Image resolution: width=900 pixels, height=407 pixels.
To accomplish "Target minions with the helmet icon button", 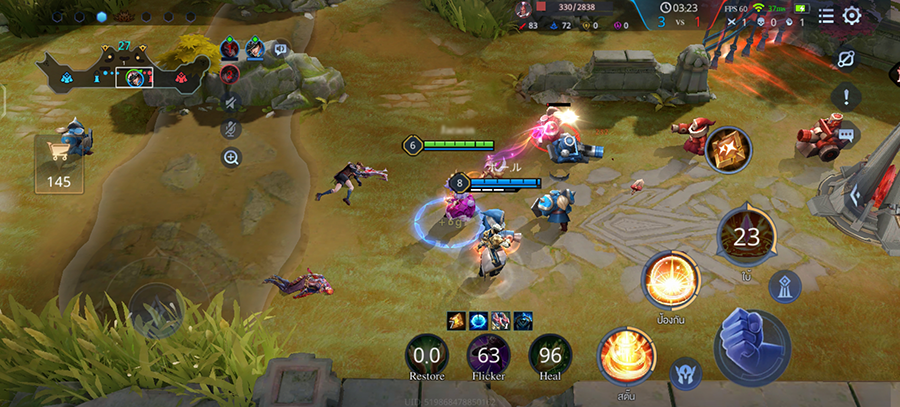I will pyautogui.click(x=685, y=372).
